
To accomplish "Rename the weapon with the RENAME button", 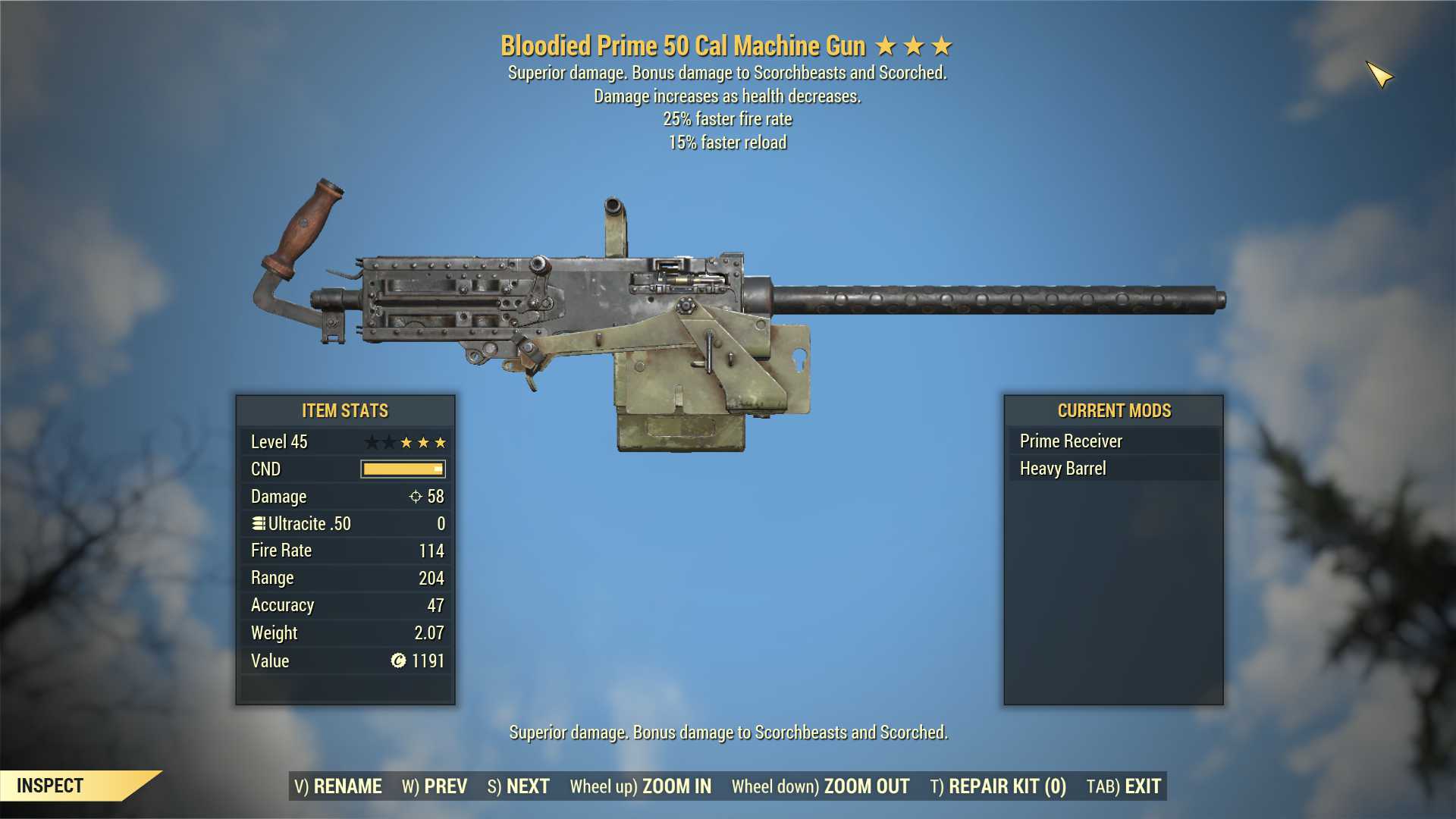I will (x=338, y=786).
